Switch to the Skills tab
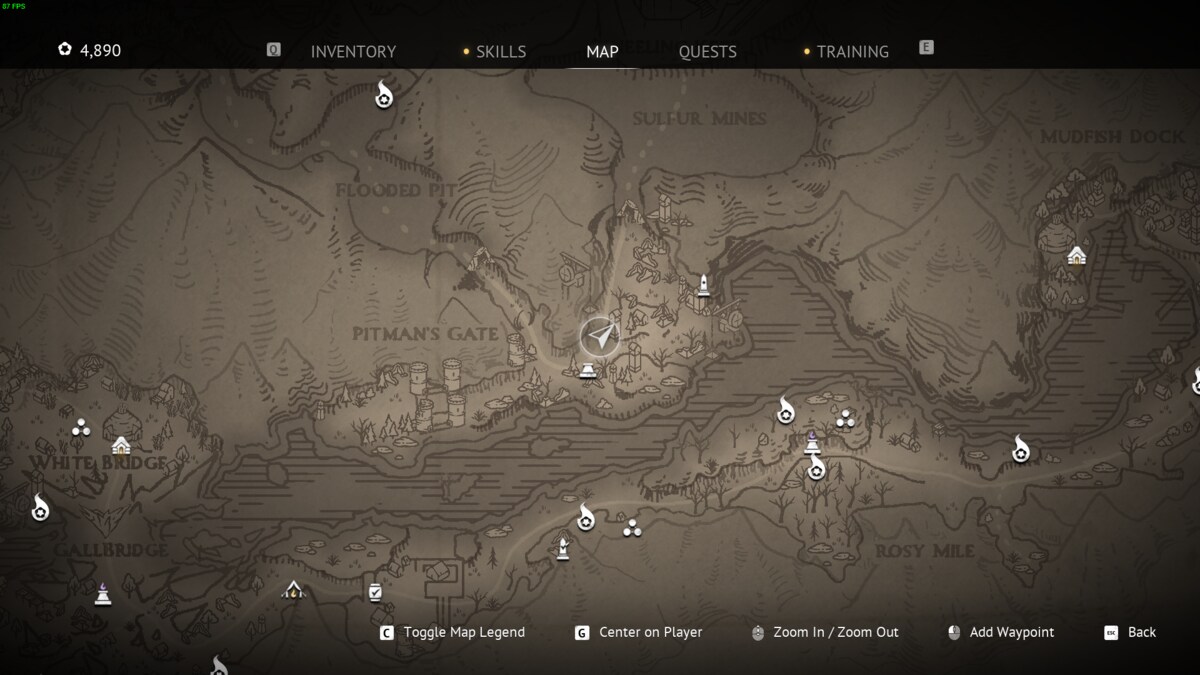 tap(500, 51)
